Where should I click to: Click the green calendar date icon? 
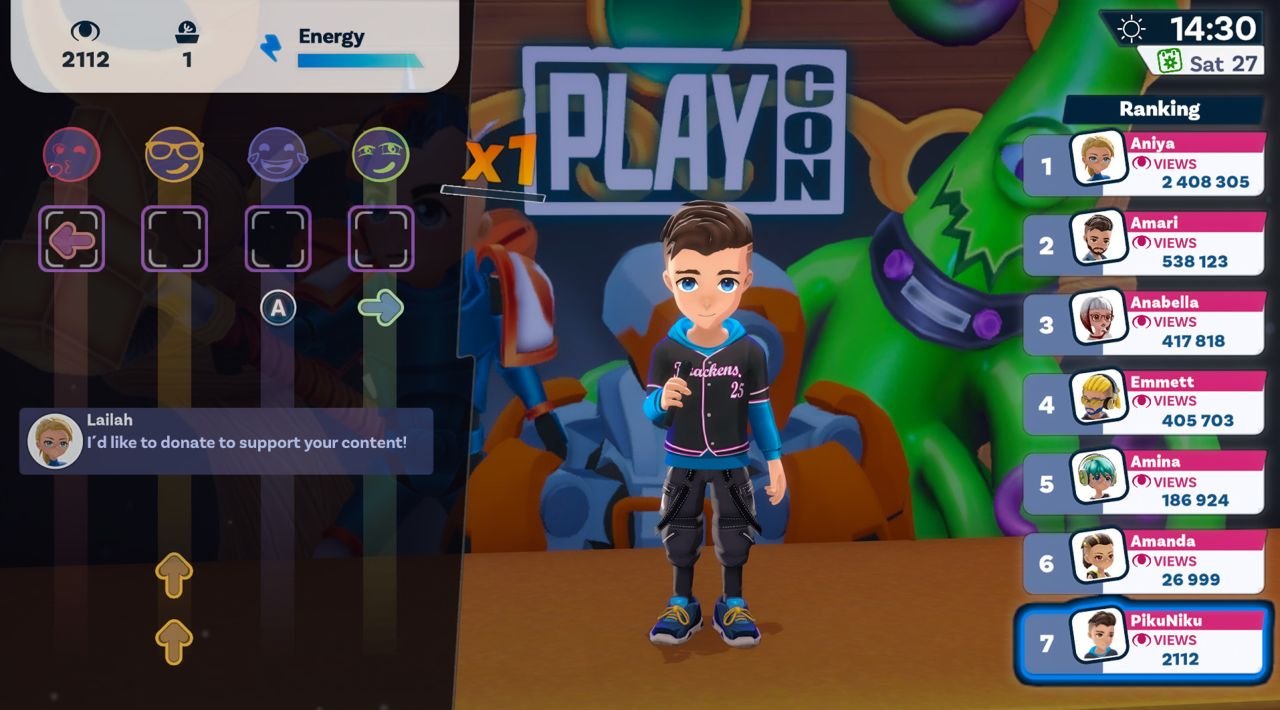coord(1165,62)
